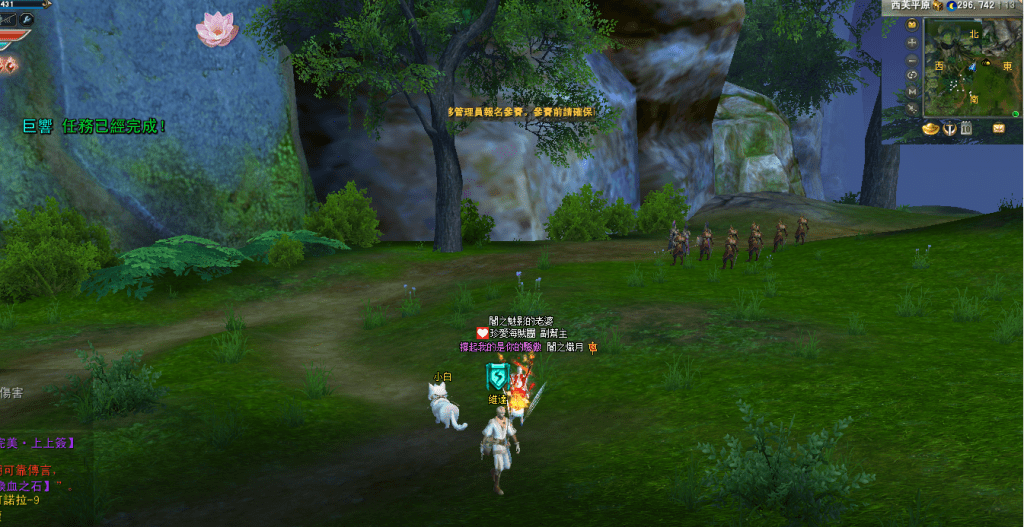Open the wrench settings icon

[27, 19]
